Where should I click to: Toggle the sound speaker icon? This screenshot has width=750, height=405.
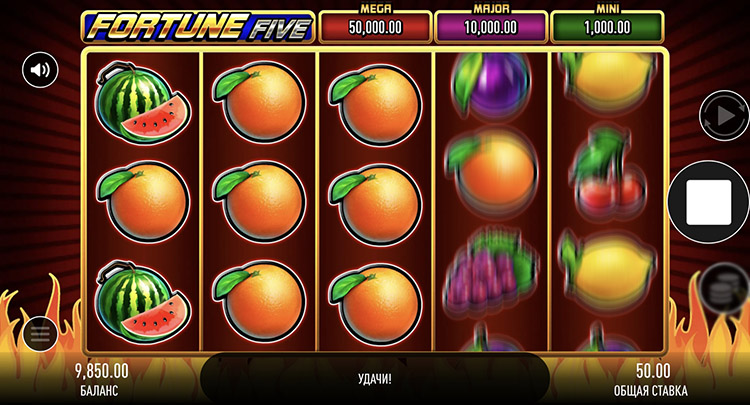[41, 70]
